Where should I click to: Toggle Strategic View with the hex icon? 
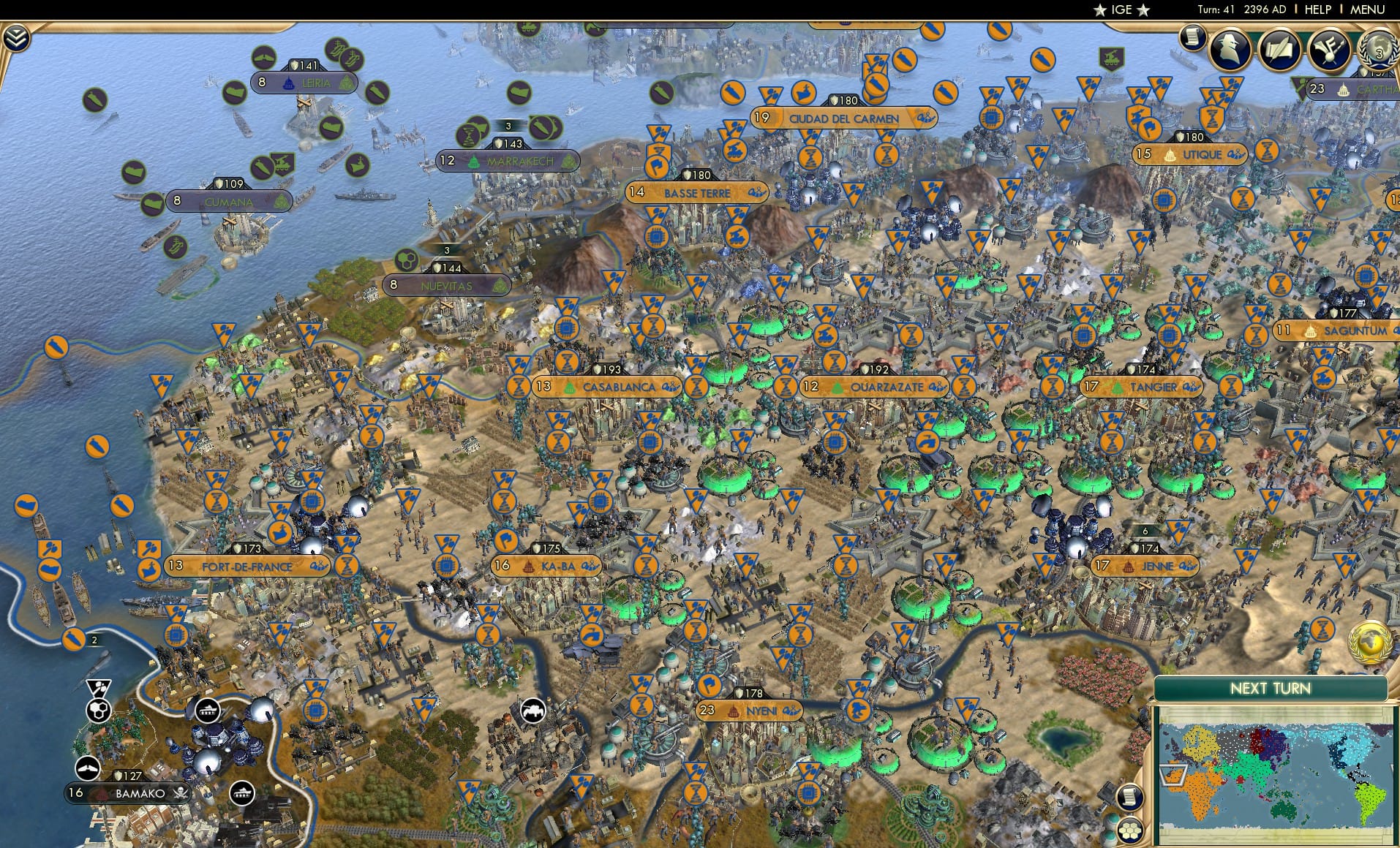[x=1129, y=830]
